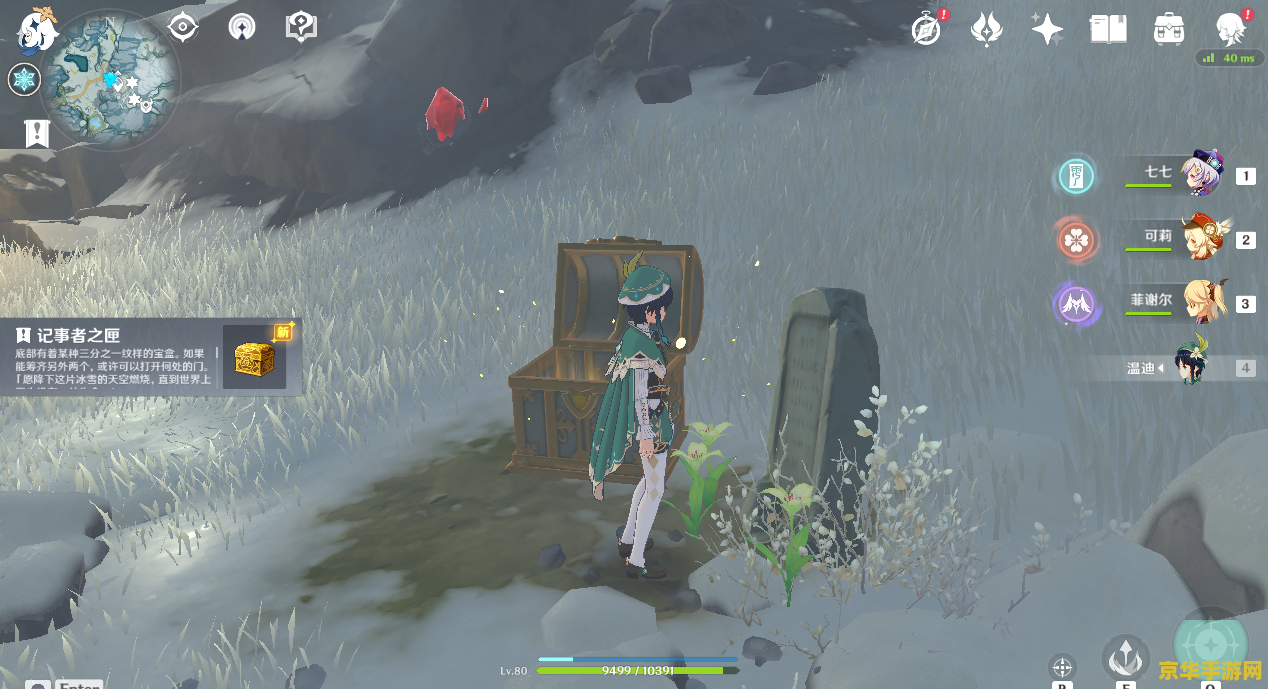Open the quest banner with exclamation mark
The height and width of the screenshot is (689, 1268).
pos(37,133)
